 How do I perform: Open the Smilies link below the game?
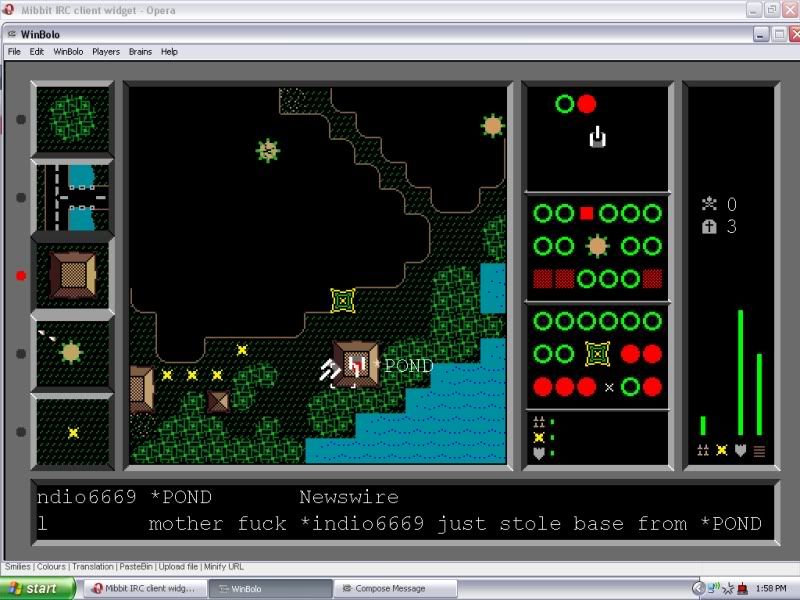click(19, 566)
